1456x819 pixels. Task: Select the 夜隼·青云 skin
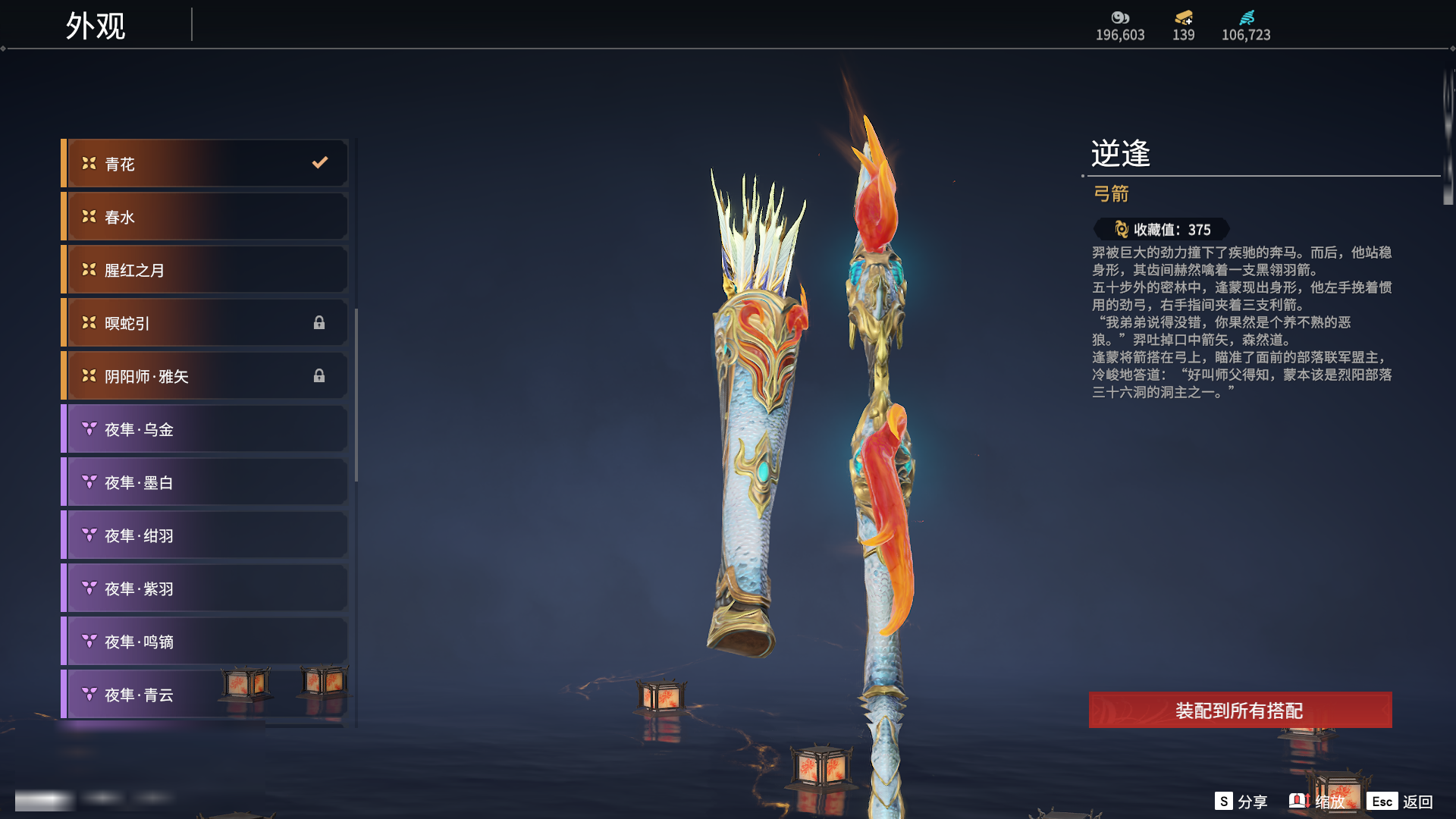(x=152, y=695)
